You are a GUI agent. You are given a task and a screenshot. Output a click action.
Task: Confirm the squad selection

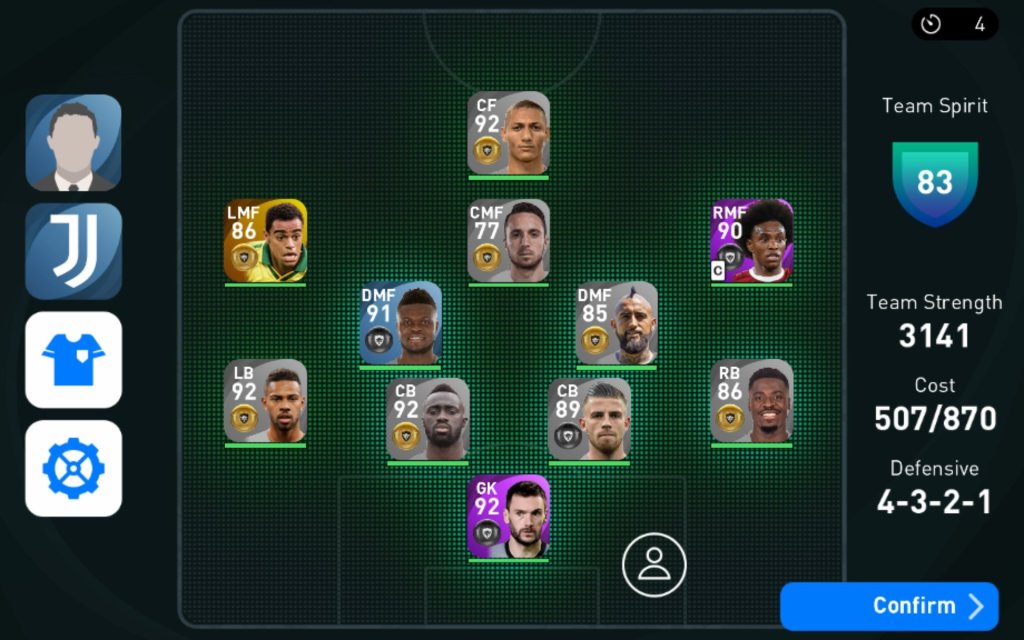(889, 606)
